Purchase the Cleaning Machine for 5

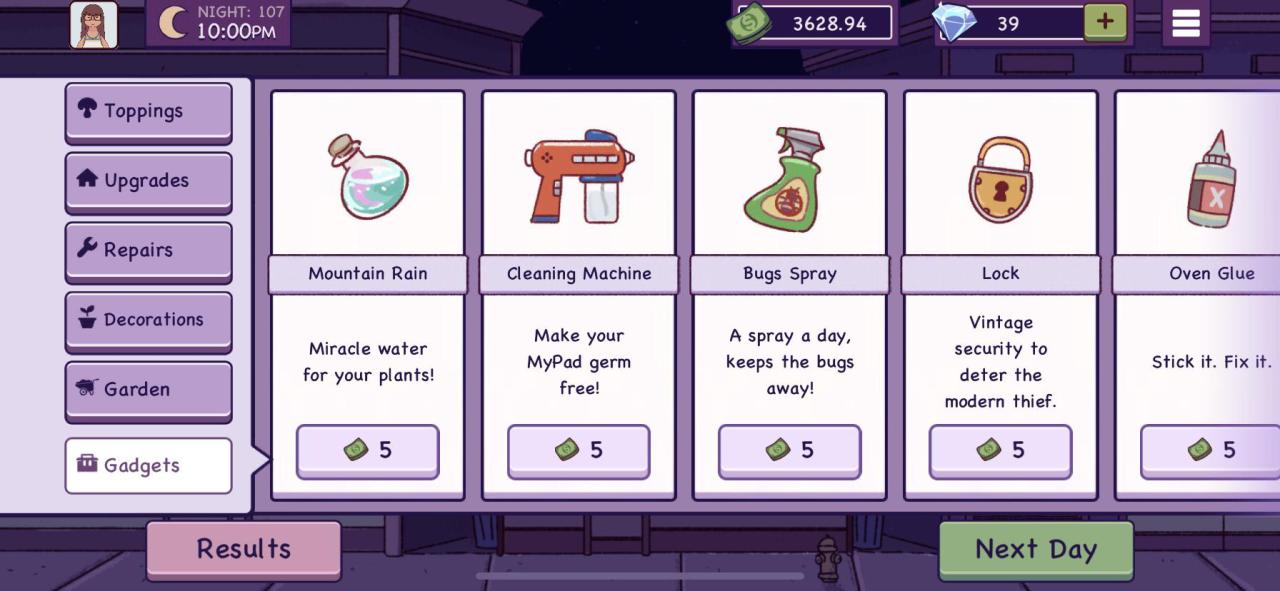578,451
